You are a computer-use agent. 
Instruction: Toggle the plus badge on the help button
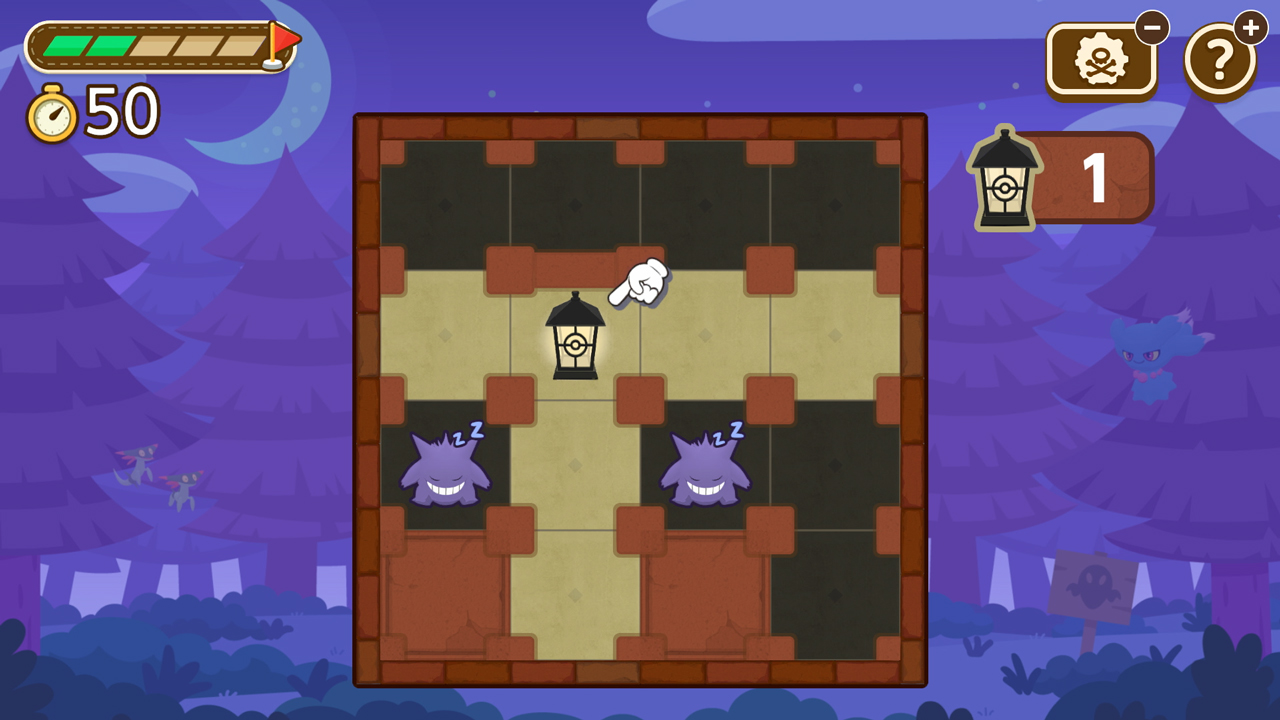click(x=1250, y=28)
